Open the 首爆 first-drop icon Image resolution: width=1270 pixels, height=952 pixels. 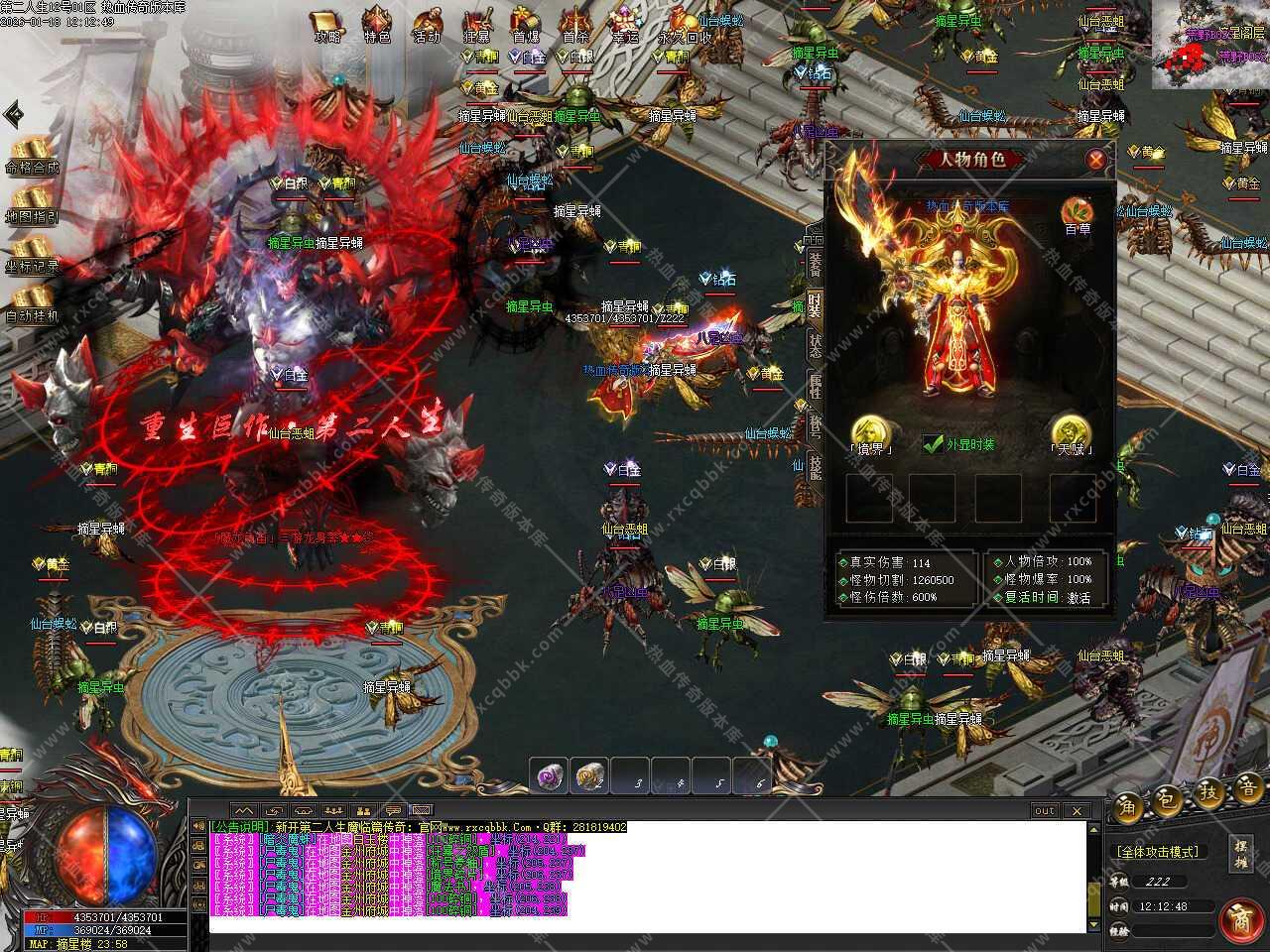526,24
